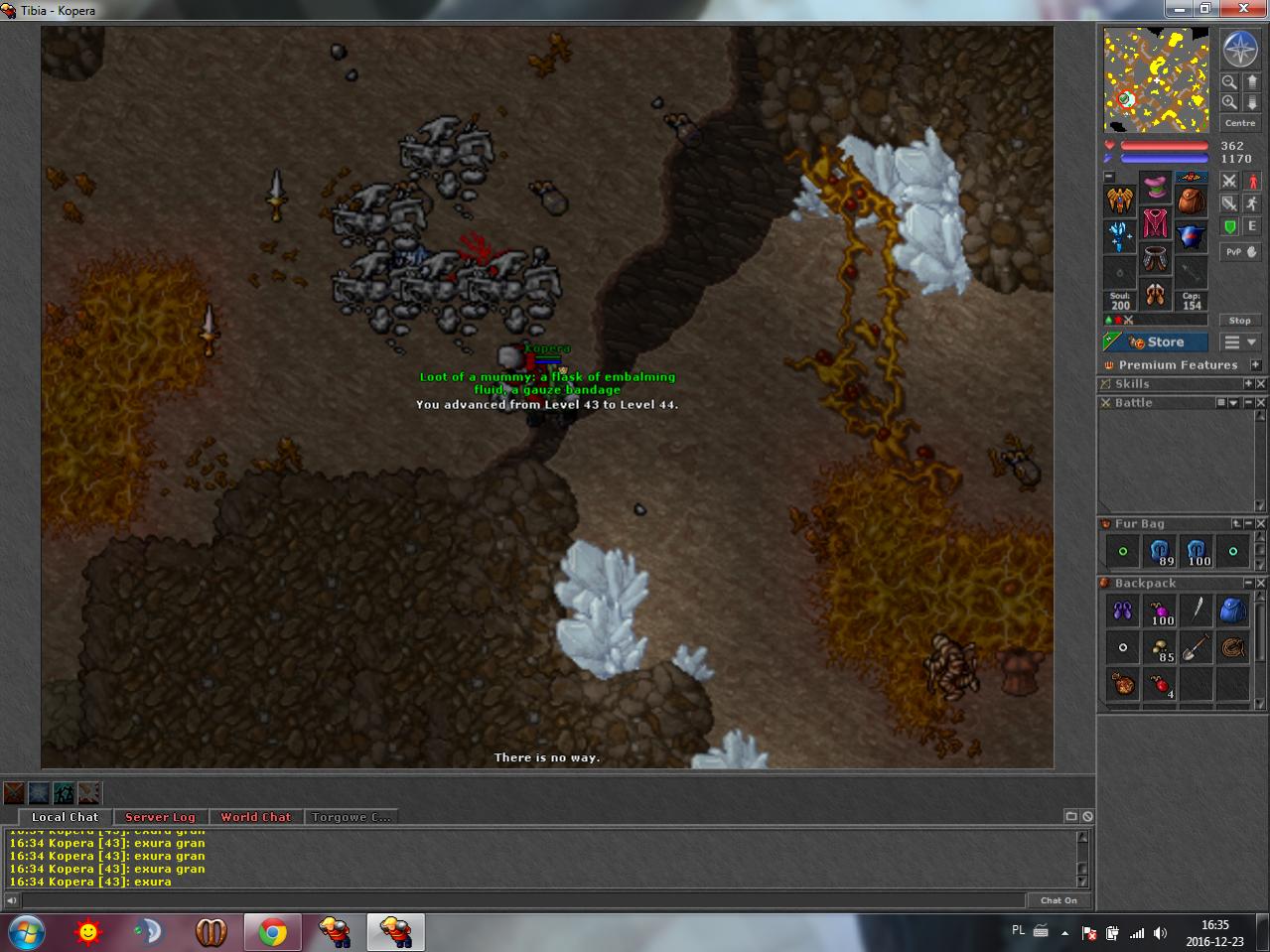Click the Stop button

[1239, 321]
